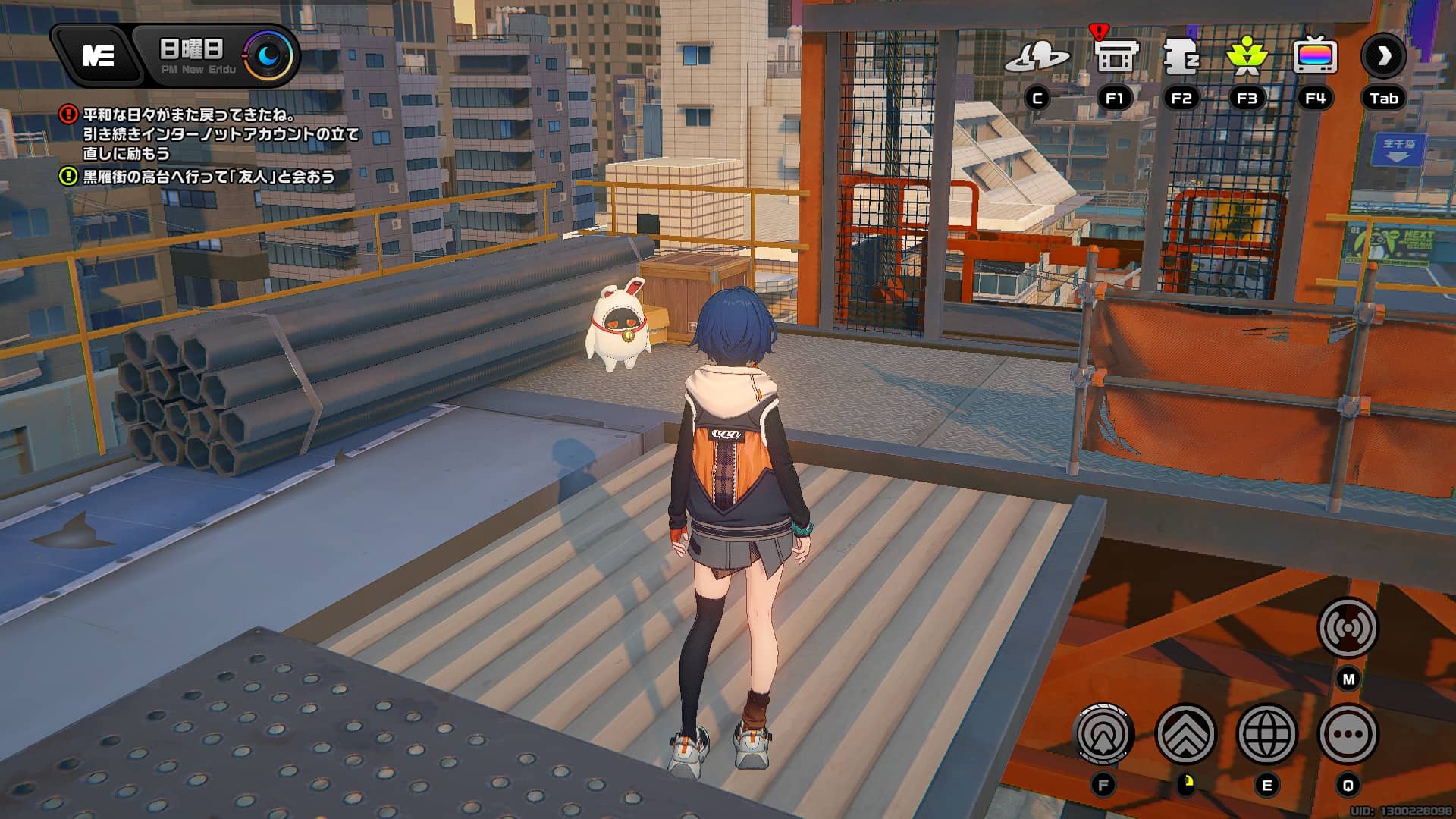The height and width of the screenshot is (819, 1456).
Task: Open the ME profile menu button
Action: tap(99, 55)
